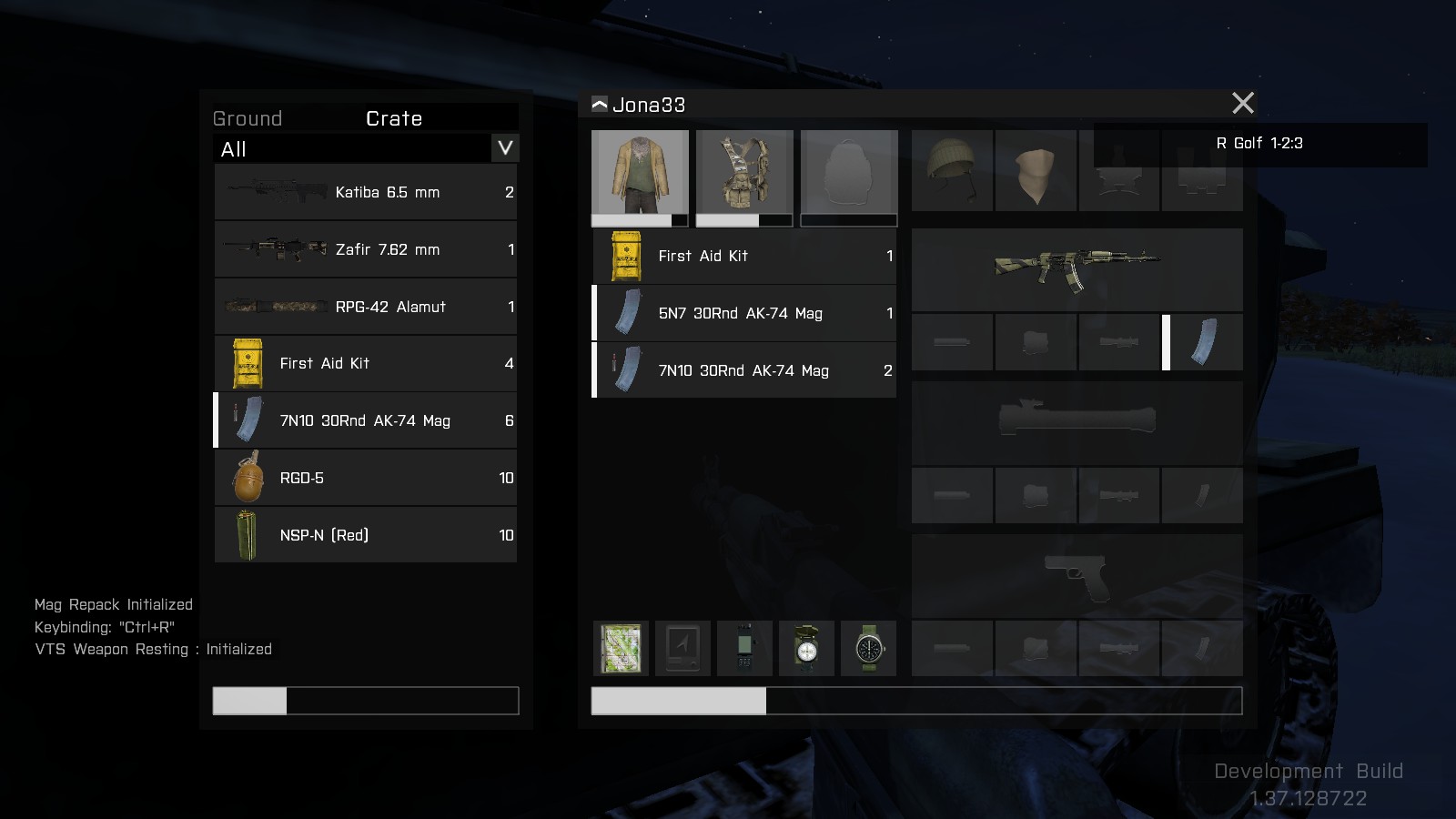Viewport: 1456px width, 819px height.
Task: Choose the RGD-5 grenade row
Action: pyautogui.click(x=366, y=478)
